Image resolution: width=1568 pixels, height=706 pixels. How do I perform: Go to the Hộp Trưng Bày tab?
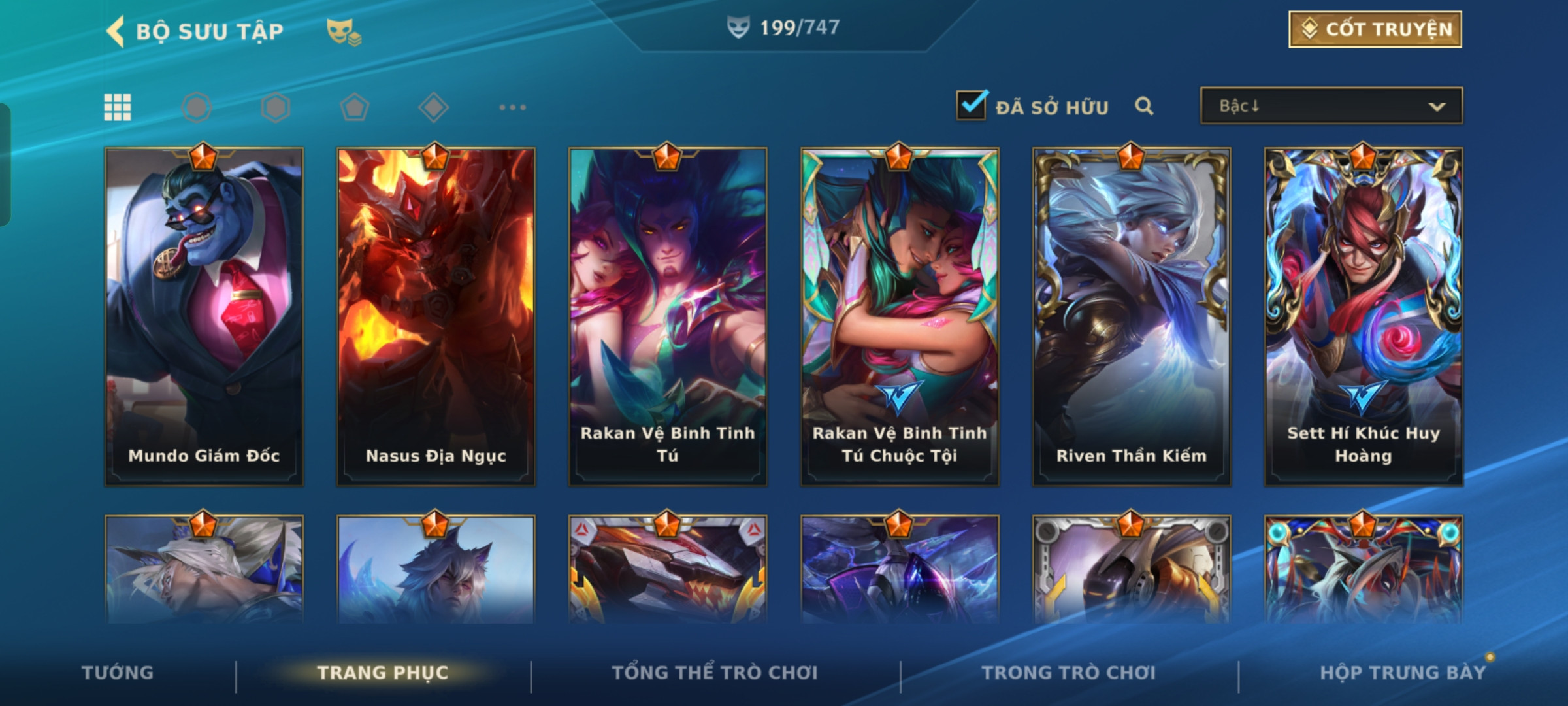pos(1403,673)
